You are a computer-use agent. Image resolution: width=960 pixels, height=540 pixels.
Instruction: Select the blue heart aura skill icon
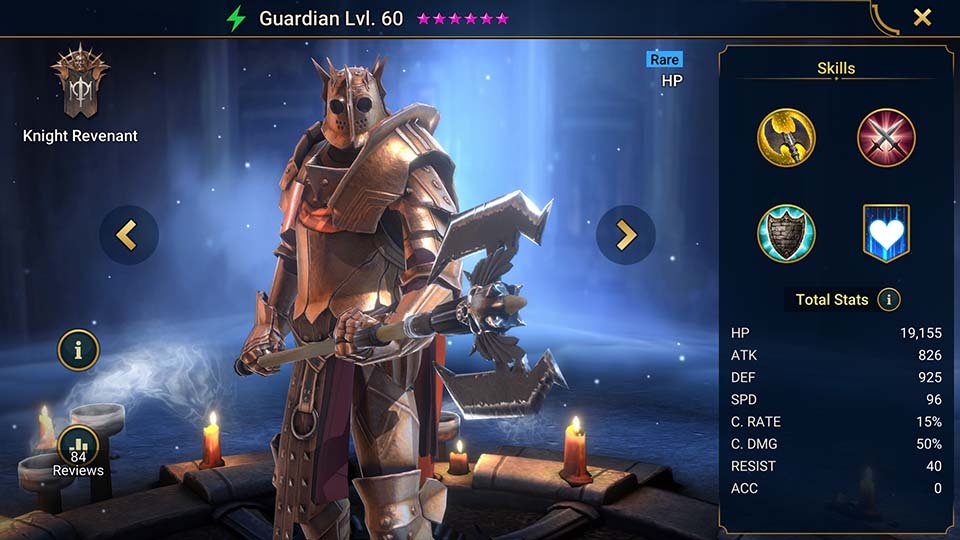pos(886,233)
